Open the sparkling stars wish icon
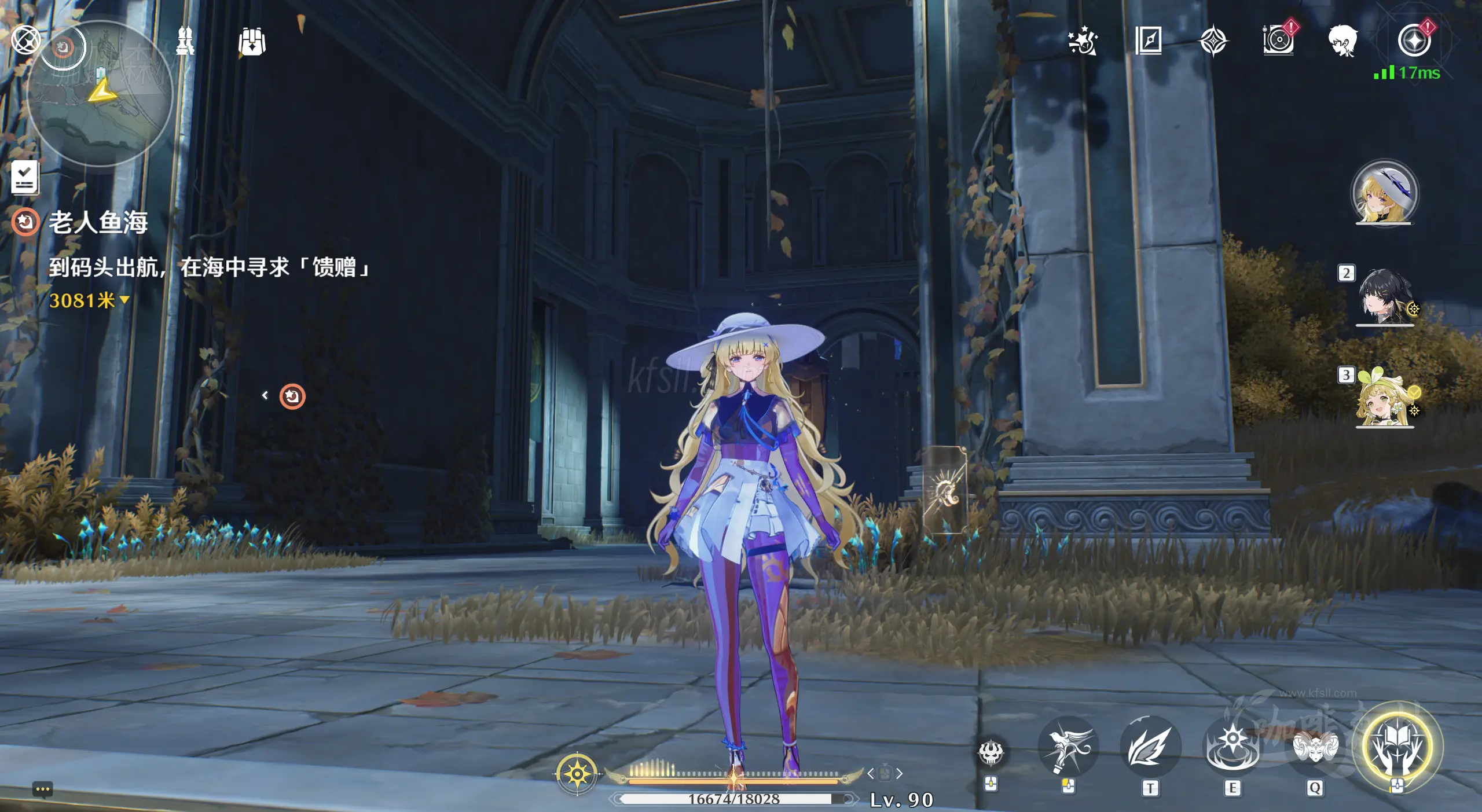 1083,41
